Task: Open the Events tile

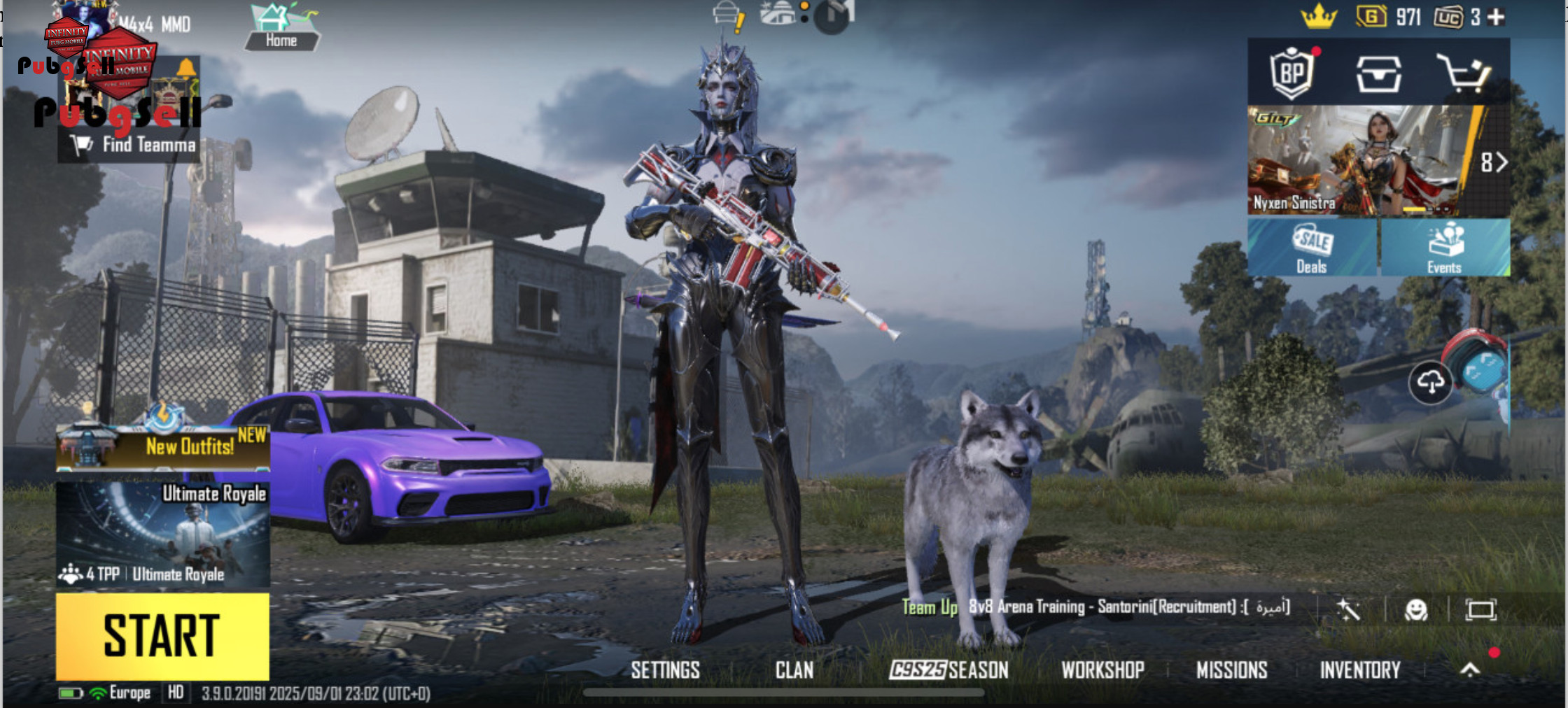Action: coord(1445,248)
